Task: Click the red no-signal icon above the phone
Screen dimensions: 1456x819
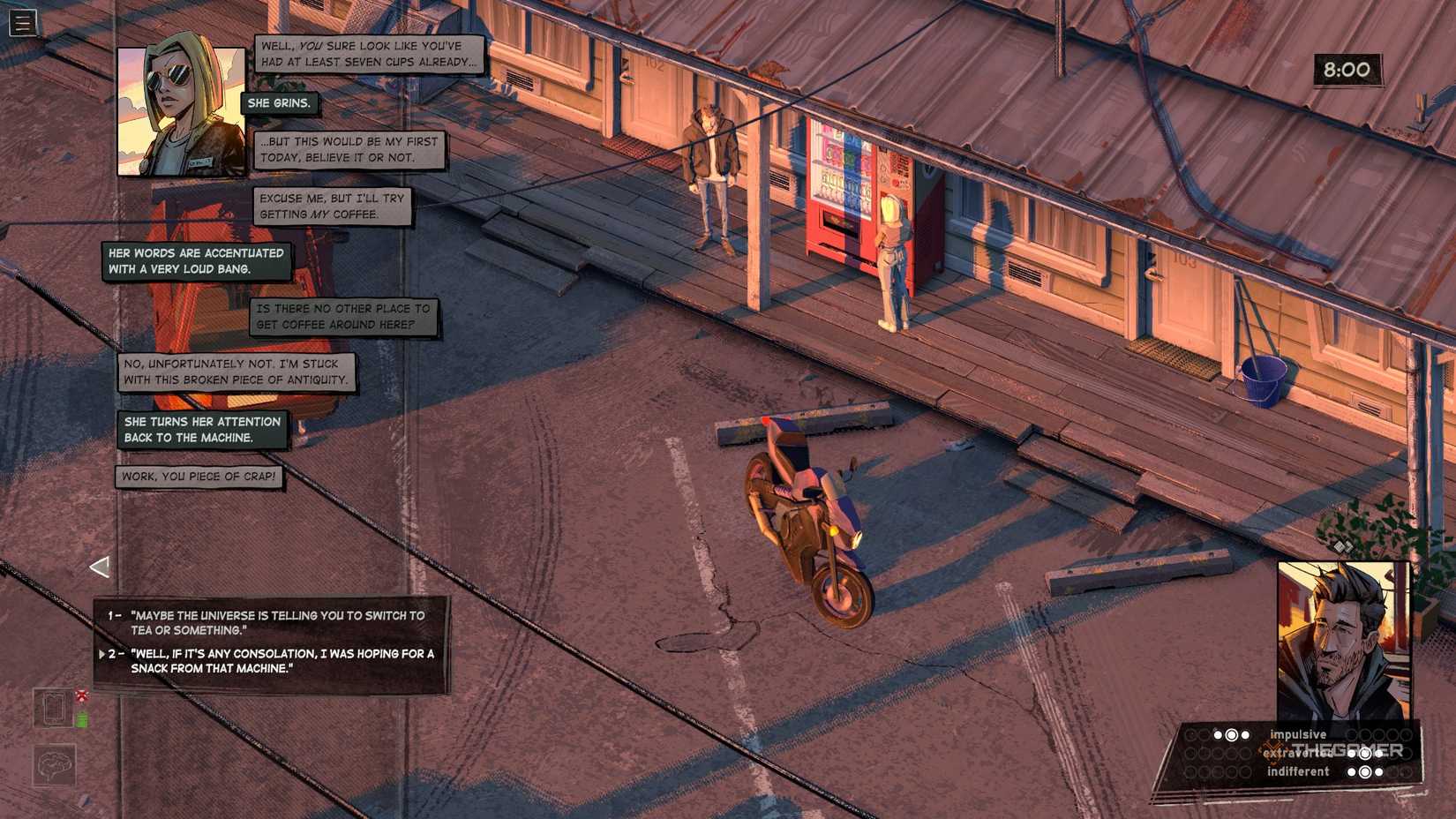Action: click(x=82, y=695)
